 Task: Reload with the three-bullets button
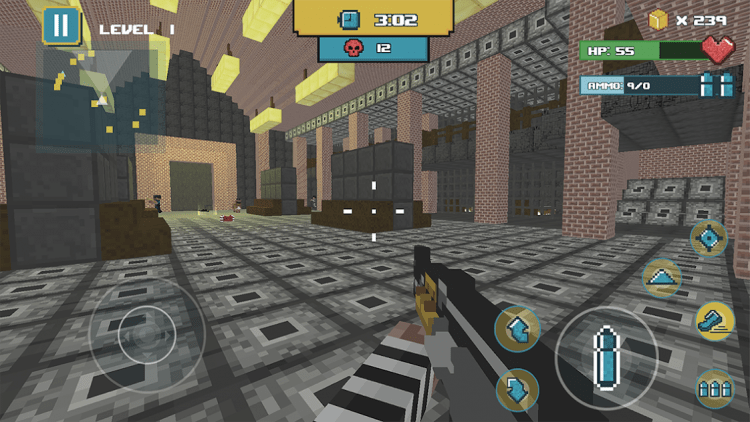click(714, 387)
